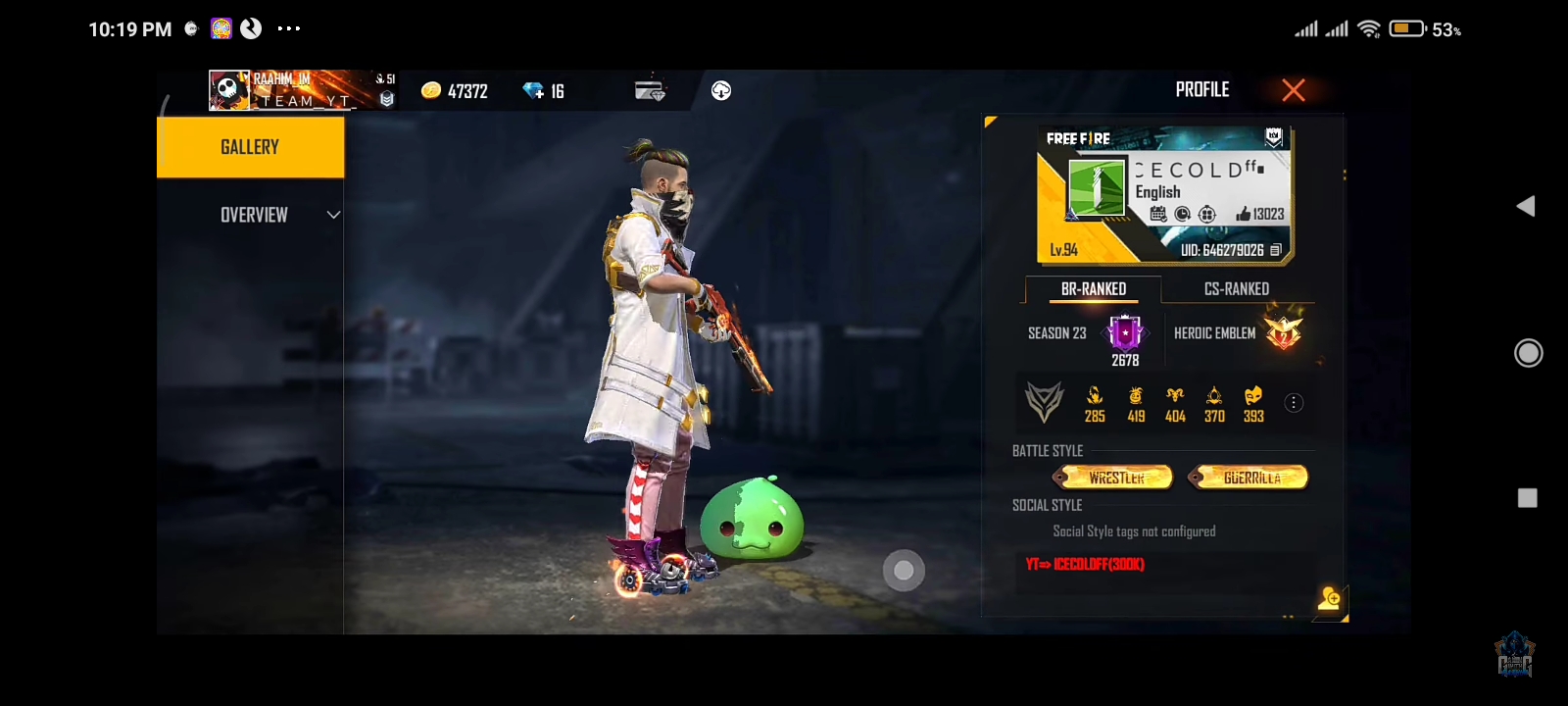Image resolution: width=1568 pixels, height=706 pixels.
Task: Tap the green profile avatar
Action: pos(1096,187)
